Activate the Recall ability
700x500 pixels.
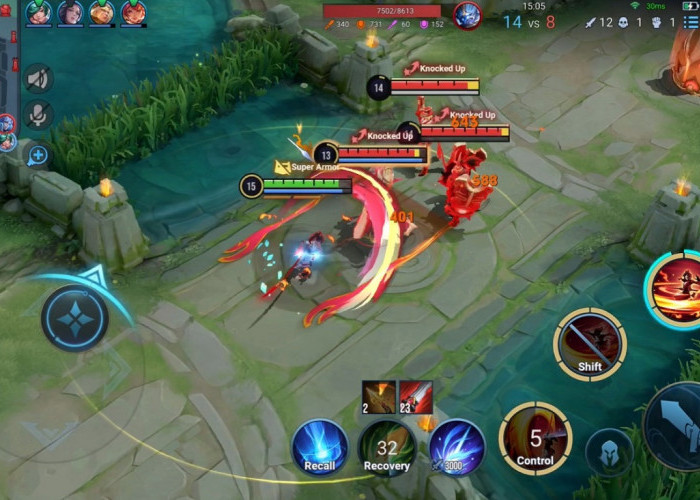(320, 447)
